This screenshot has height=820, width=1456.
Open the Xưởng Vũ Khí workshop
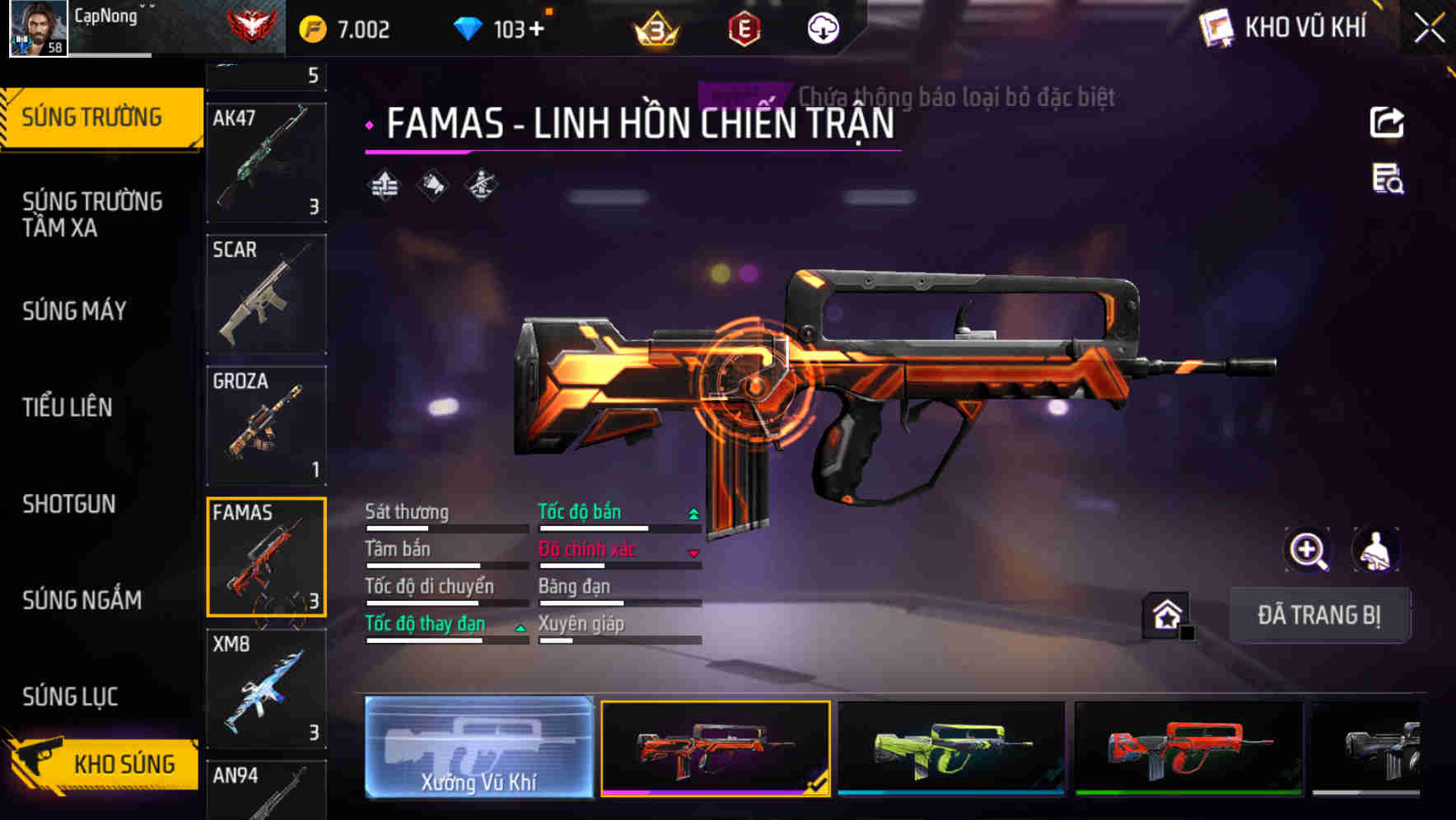point(478,747)
